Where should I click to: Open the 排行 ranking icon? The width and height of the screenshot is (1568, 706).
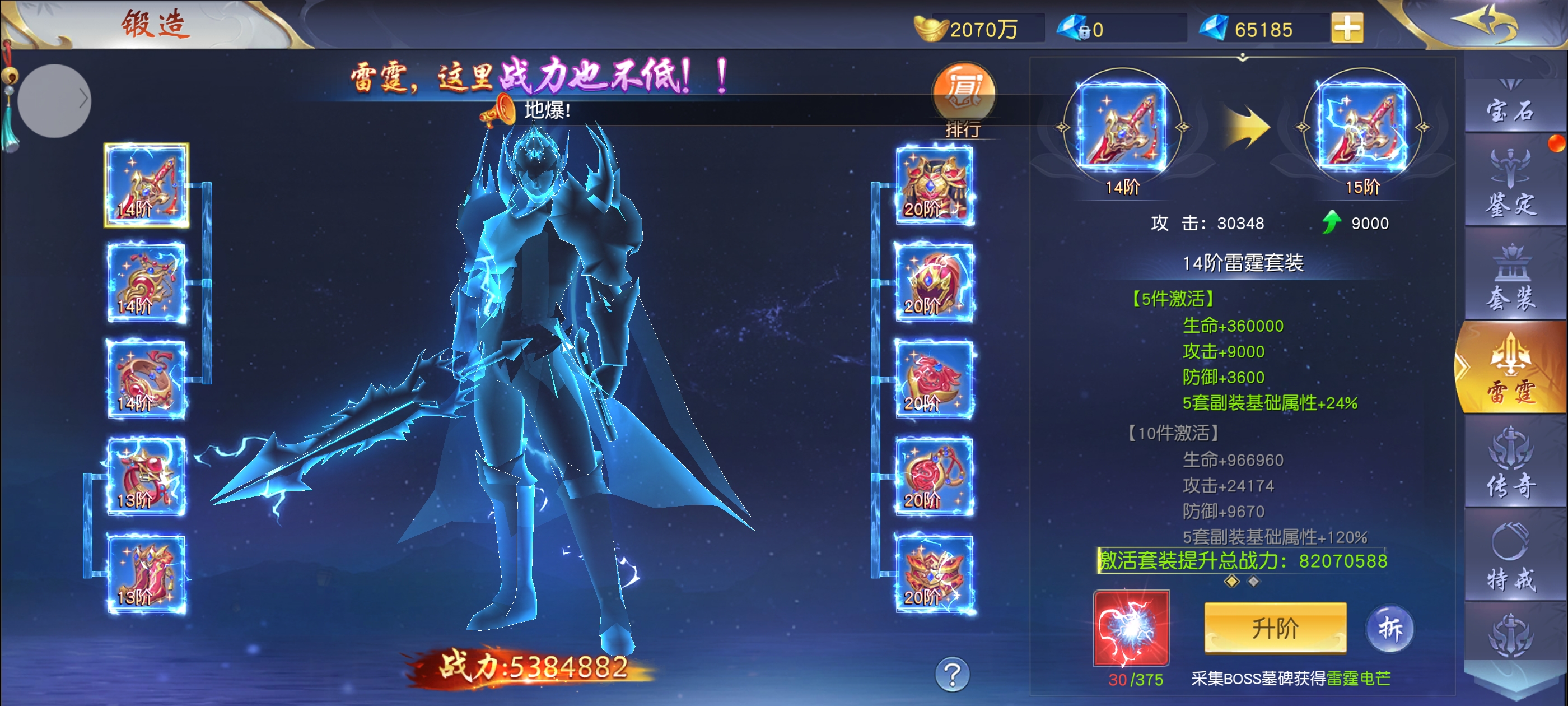[964, 97]
